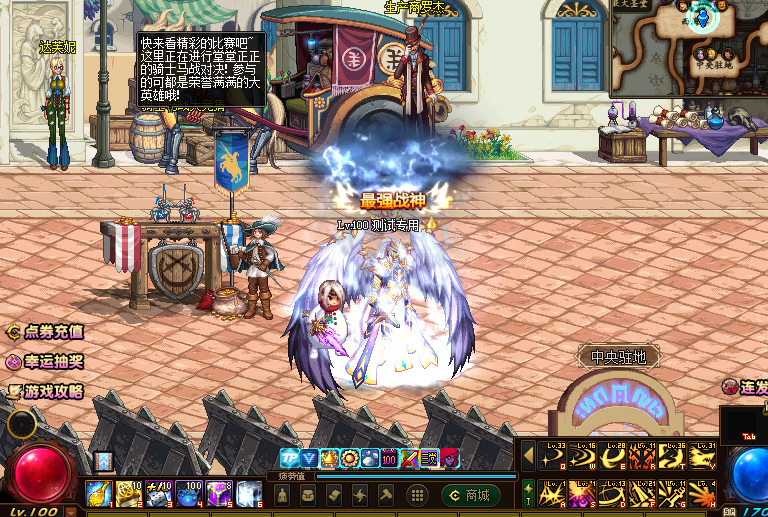The height and width of the screenshot is (517, 768).
Task: Click the TP buff icon
Action: 288,458
